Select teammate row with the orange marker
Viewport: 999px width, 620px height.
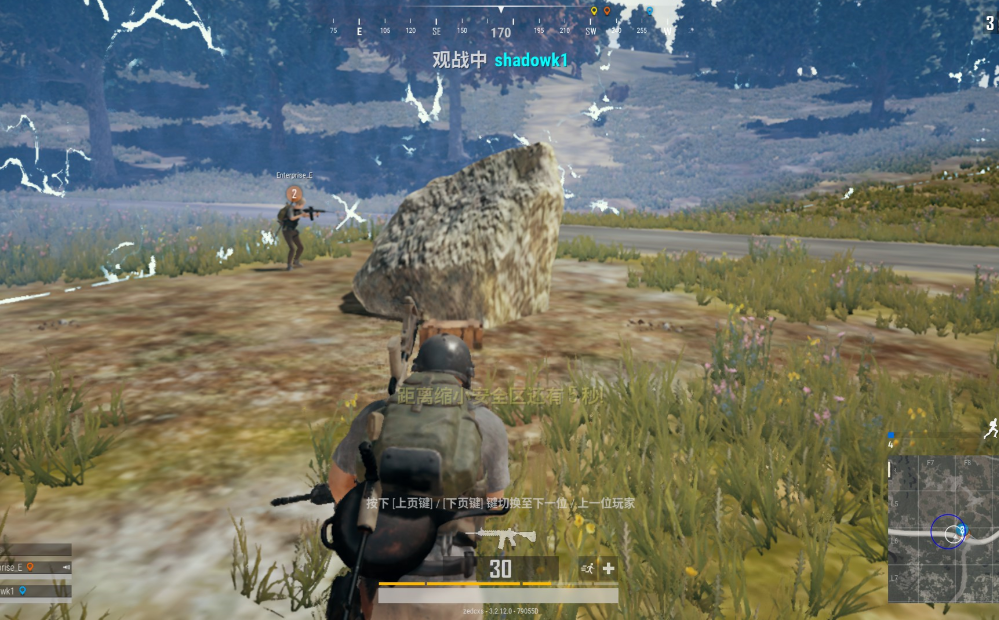click(x=35, y=567)
